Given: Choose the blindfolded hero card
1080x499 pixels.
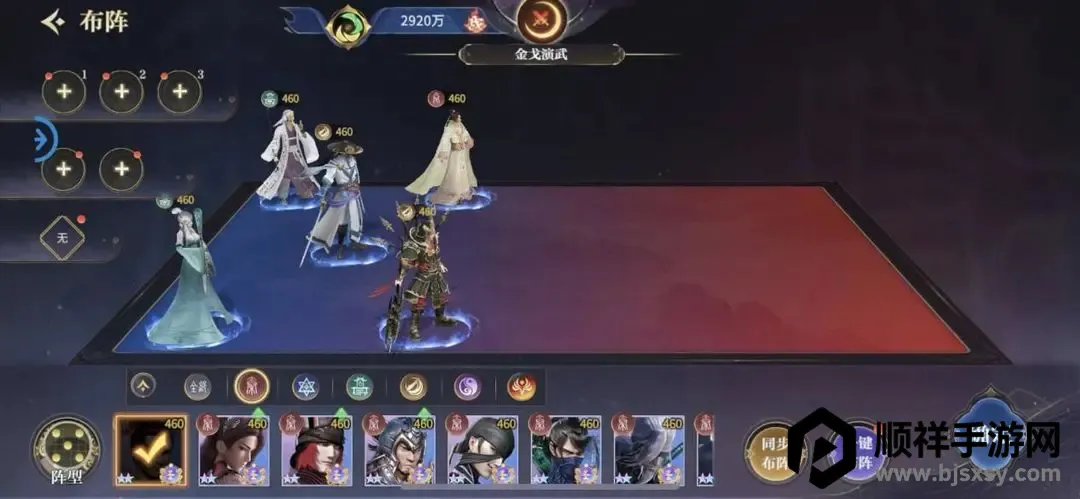Looking at the screenshot, I should point(482,450).
